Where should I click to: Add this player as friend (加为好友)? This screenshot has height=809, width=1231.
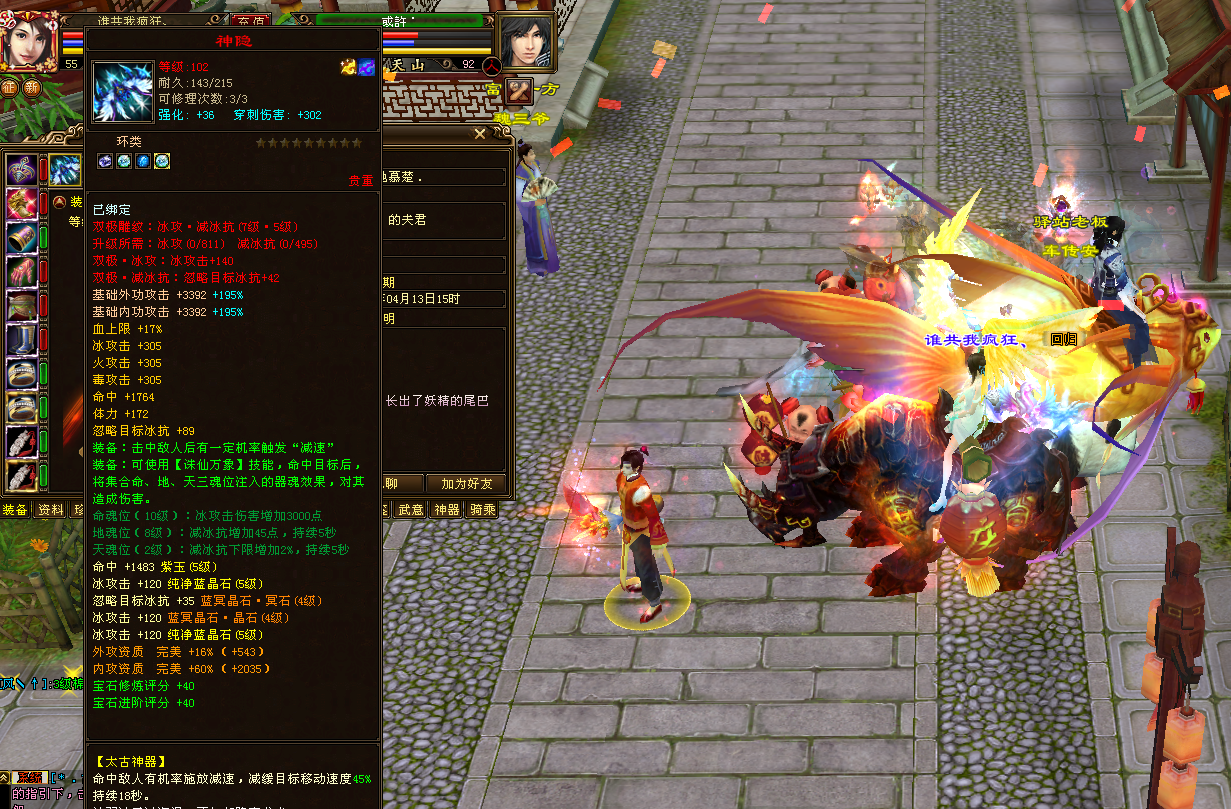coord(467,484)
